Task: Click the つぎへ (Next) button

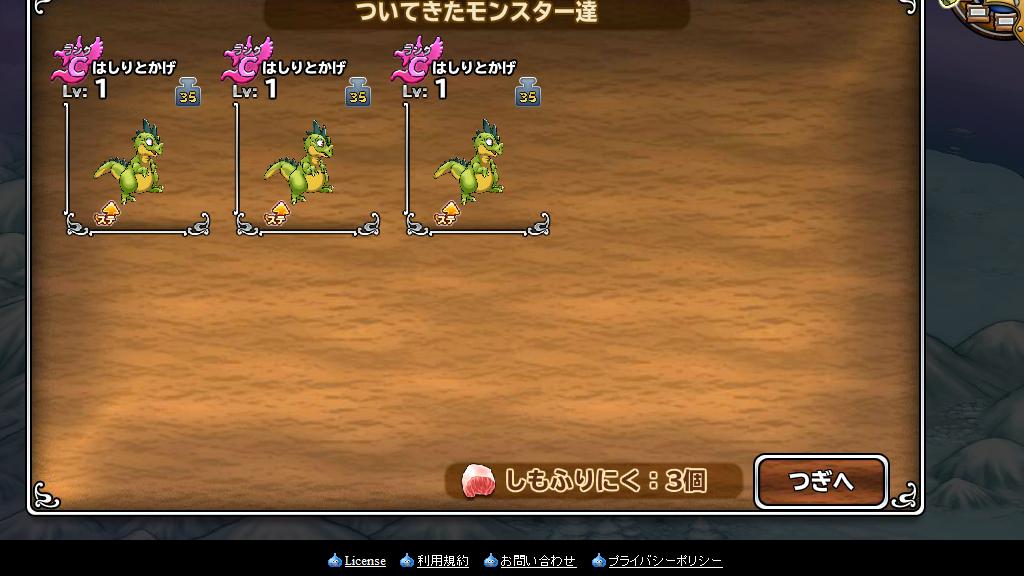Action: pyautogui.click(x=821, y=482)
